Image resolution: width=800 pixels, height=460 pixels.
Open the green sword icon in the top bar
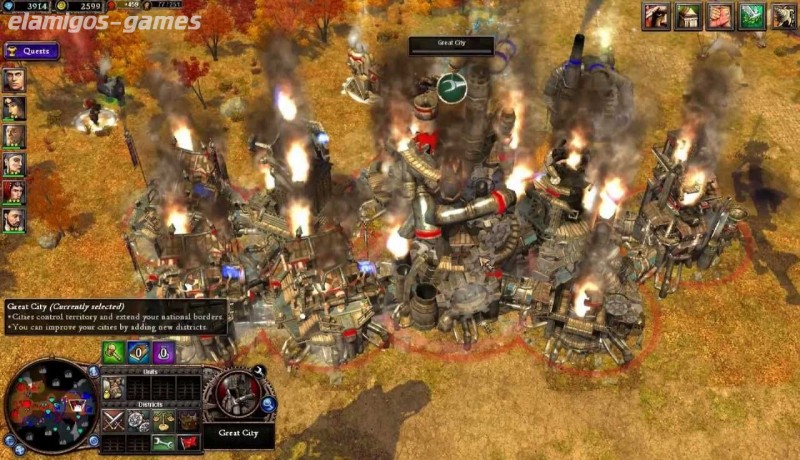[752, 16]
